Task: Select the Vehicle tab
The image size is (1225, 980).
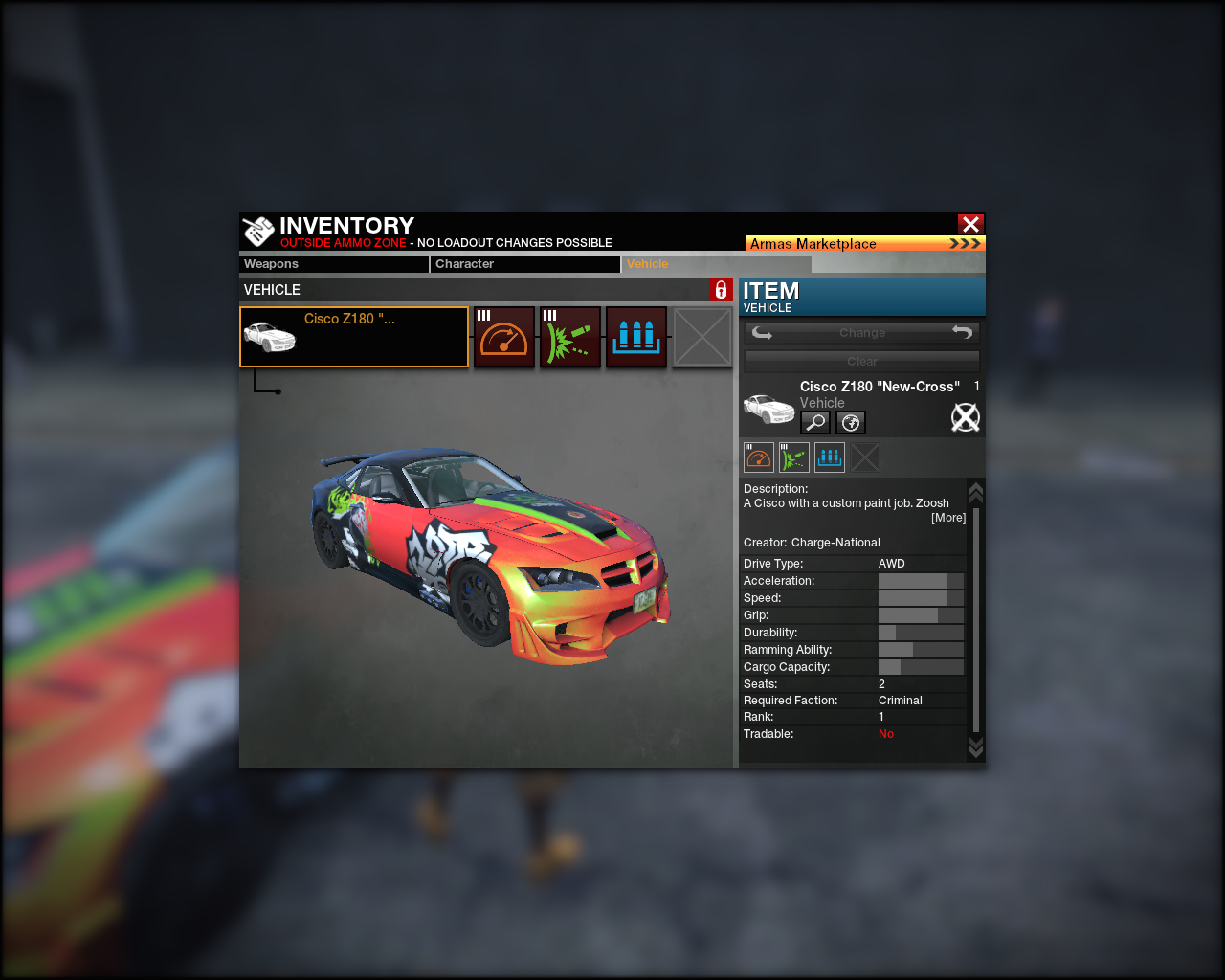Action: [x=715, y=264]
